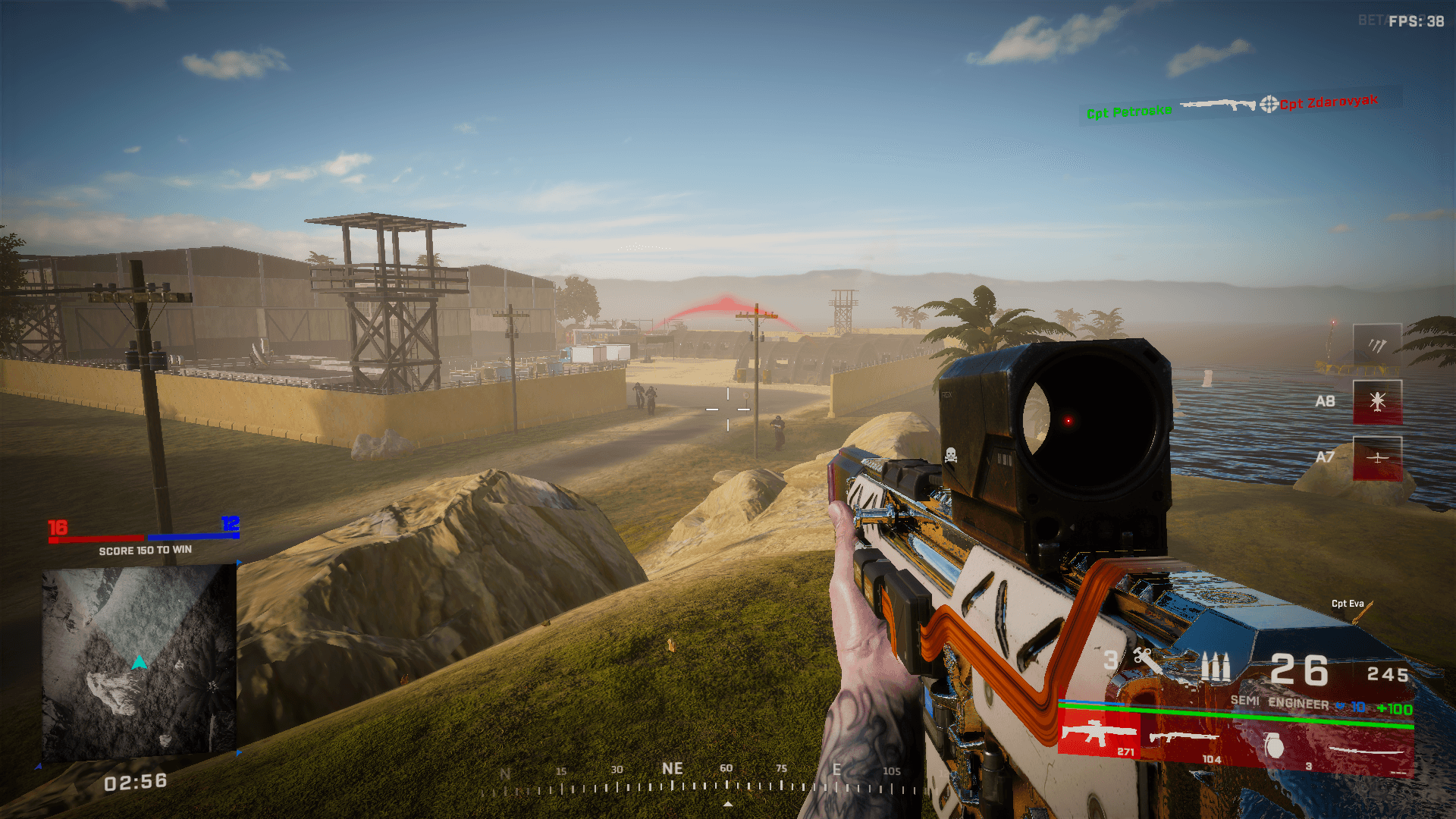The width and height of the screenshot is (1456, 819).
Task: Use the syringe heal item icon
Action: 1147,661
